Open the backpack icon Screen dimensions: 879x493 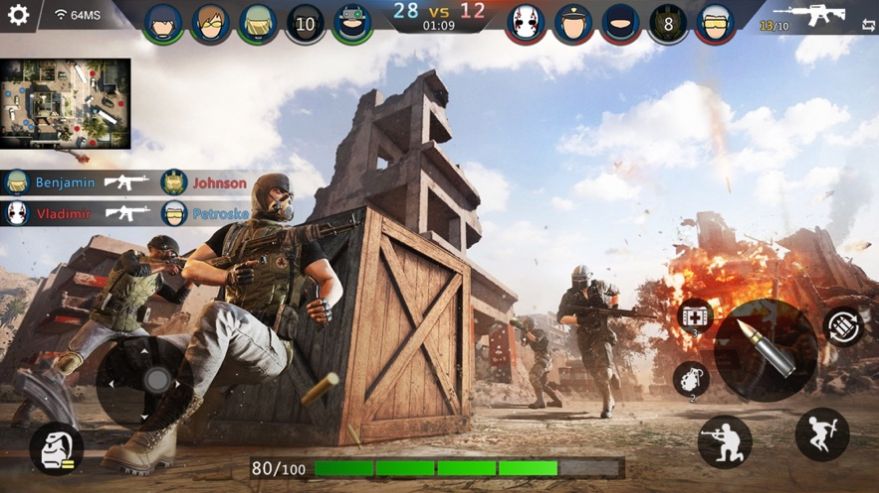56,448
